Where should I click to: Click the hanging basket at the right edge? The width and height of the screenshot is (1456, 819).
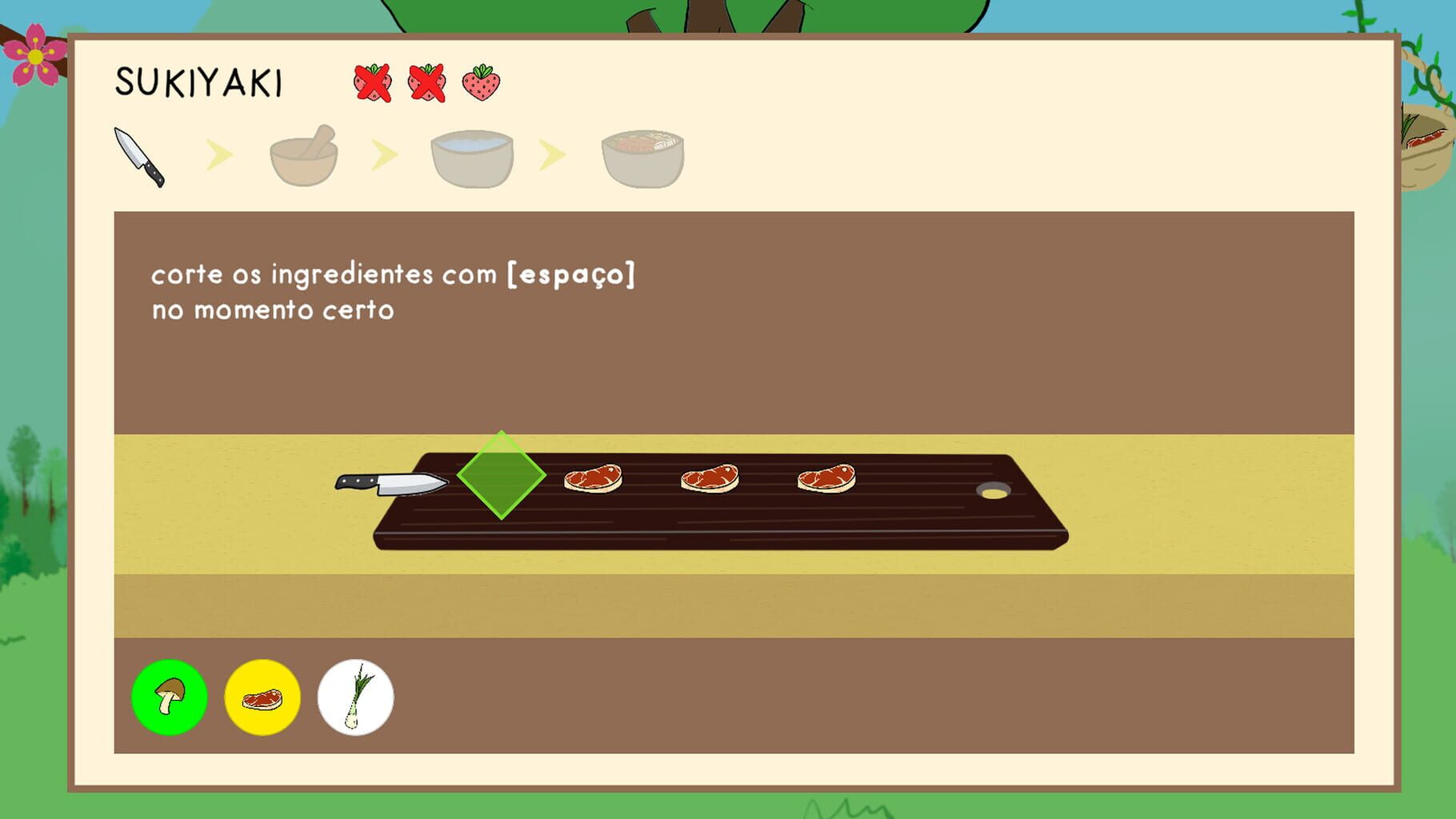[1429, 148]
